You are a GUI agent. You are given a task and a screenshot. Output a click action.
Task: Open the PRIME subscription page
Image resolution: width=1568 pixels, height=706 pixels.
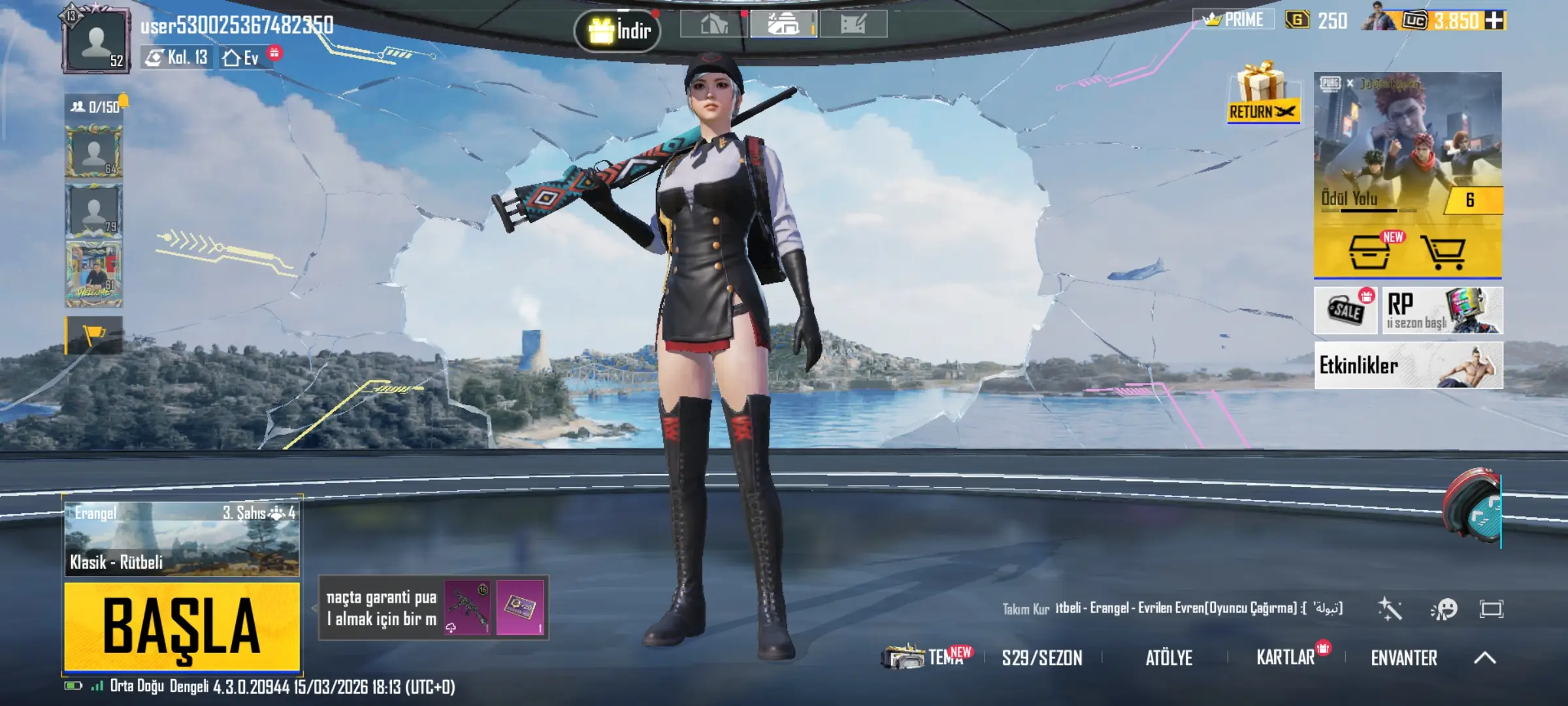[1233, 20]
